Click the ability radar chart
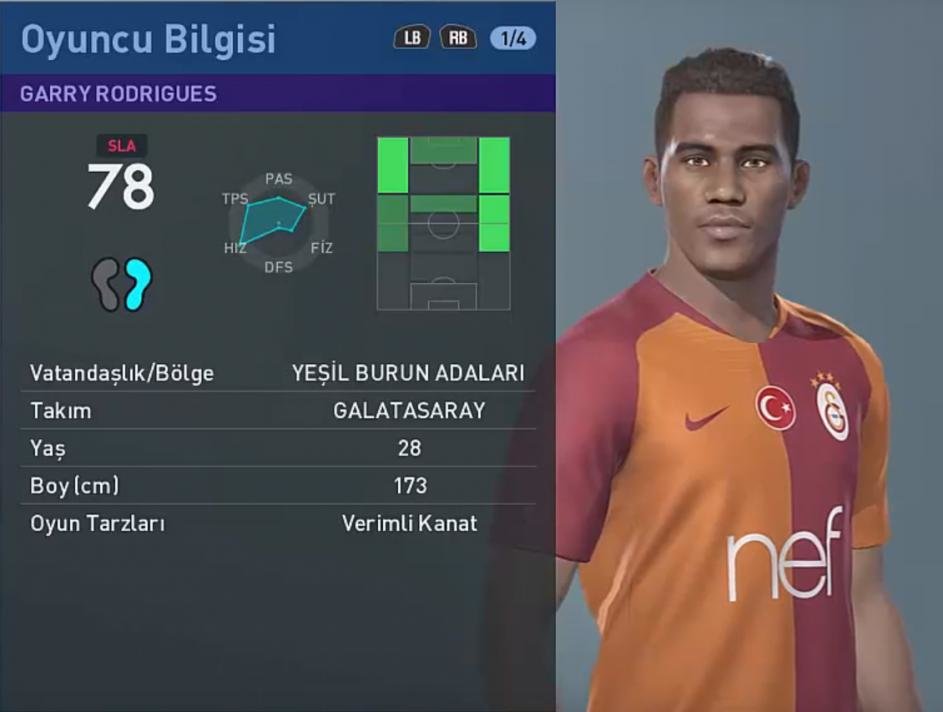 point(278,222)
